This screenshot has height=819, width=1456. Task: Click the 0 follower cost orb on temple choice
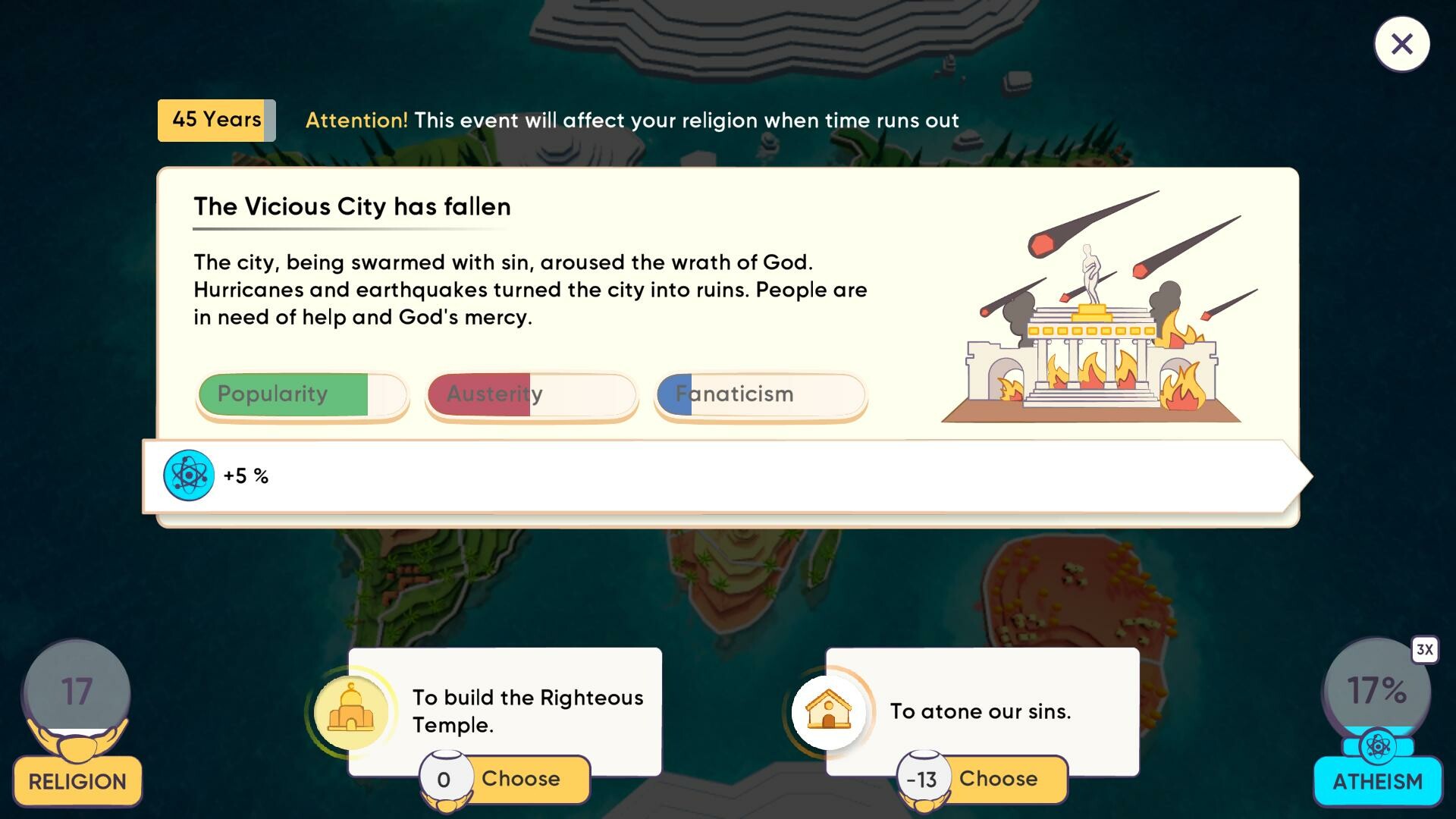click(444, 779)
